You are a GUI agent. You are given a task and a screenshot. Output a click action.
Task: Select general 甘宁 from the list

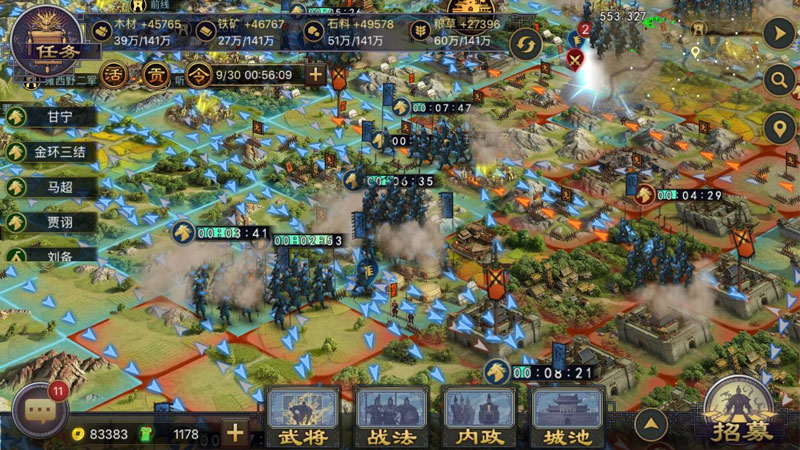tap(52, 117)
